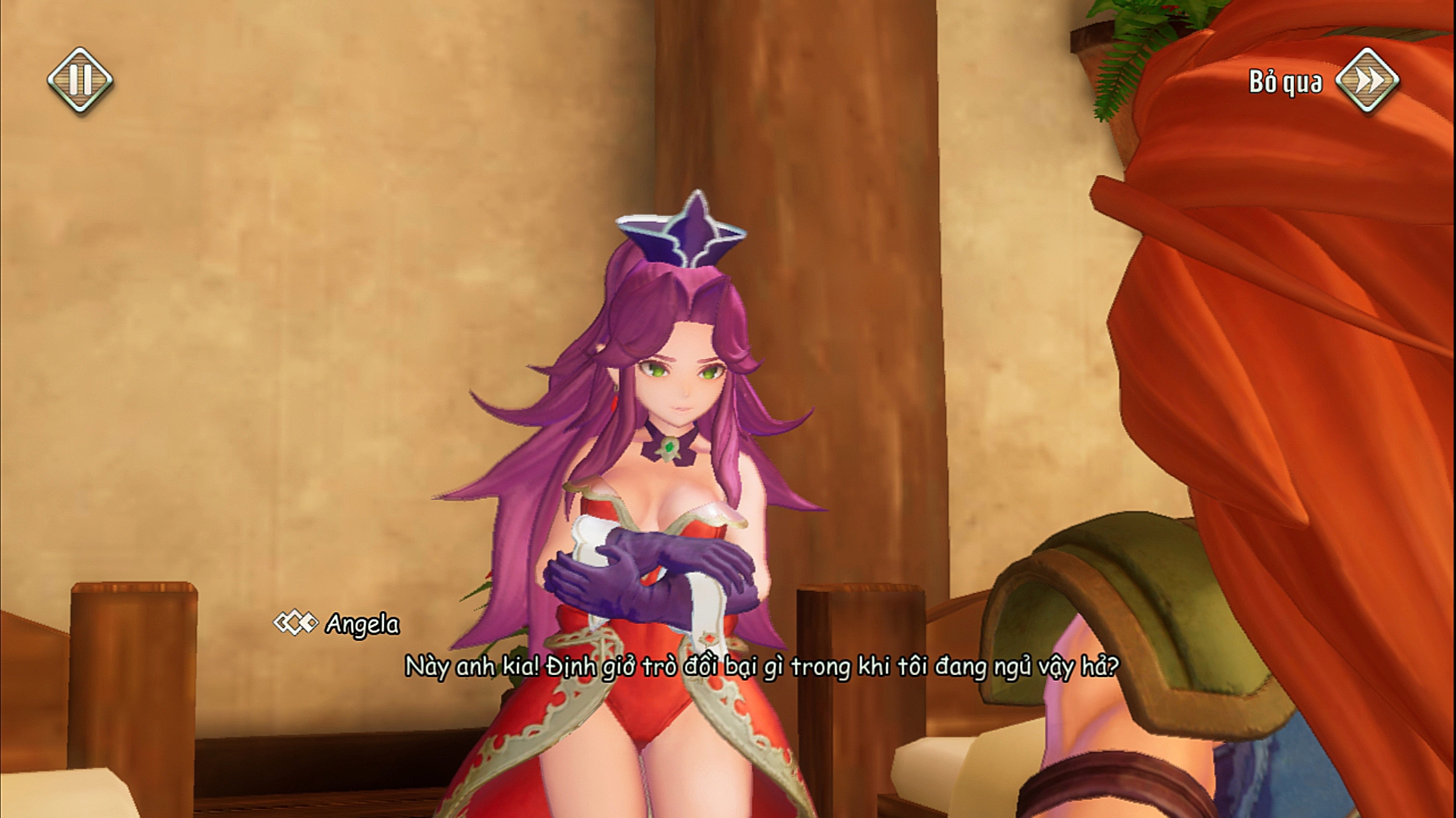Pause the cutscene with the pause button
This screenshot has height=818, width=1456.
tap(80, 80)
